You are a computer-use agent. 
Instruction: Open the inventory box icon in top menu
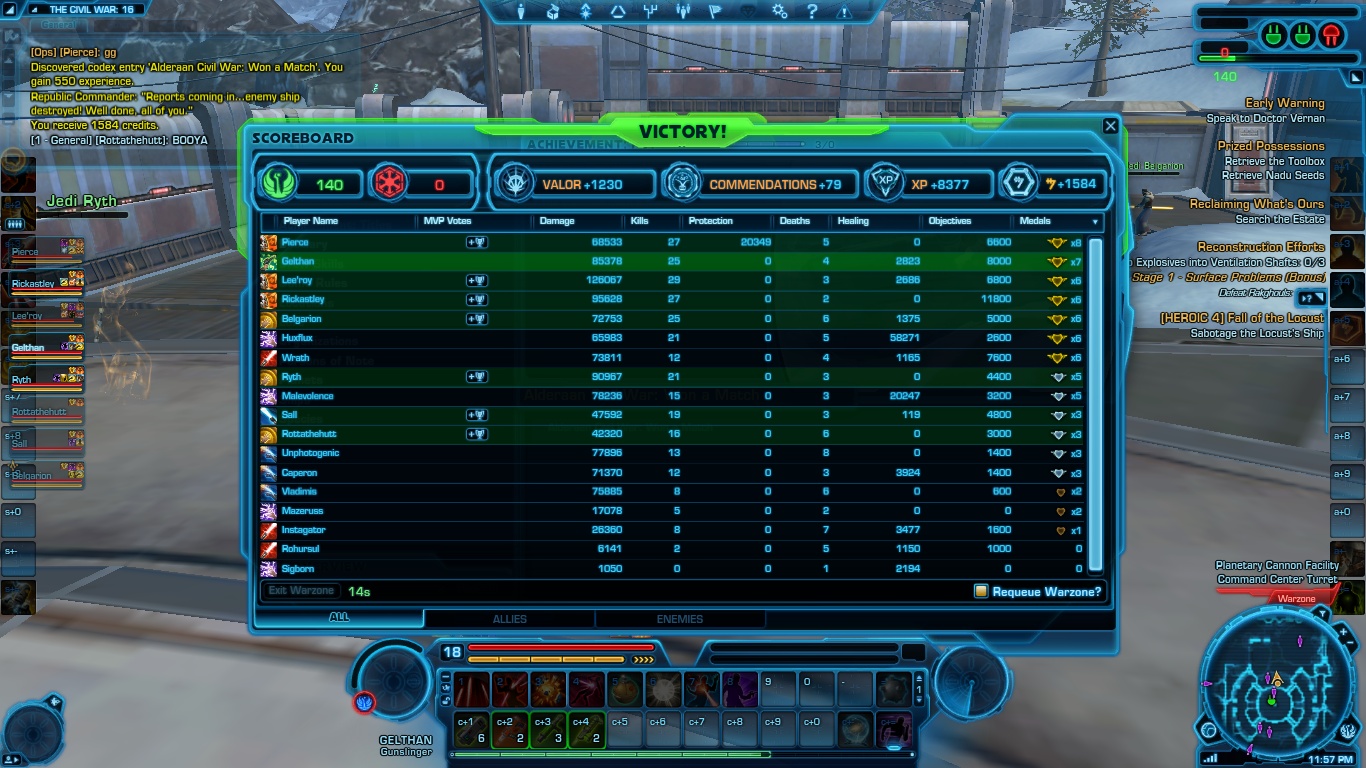click(553, 12)
